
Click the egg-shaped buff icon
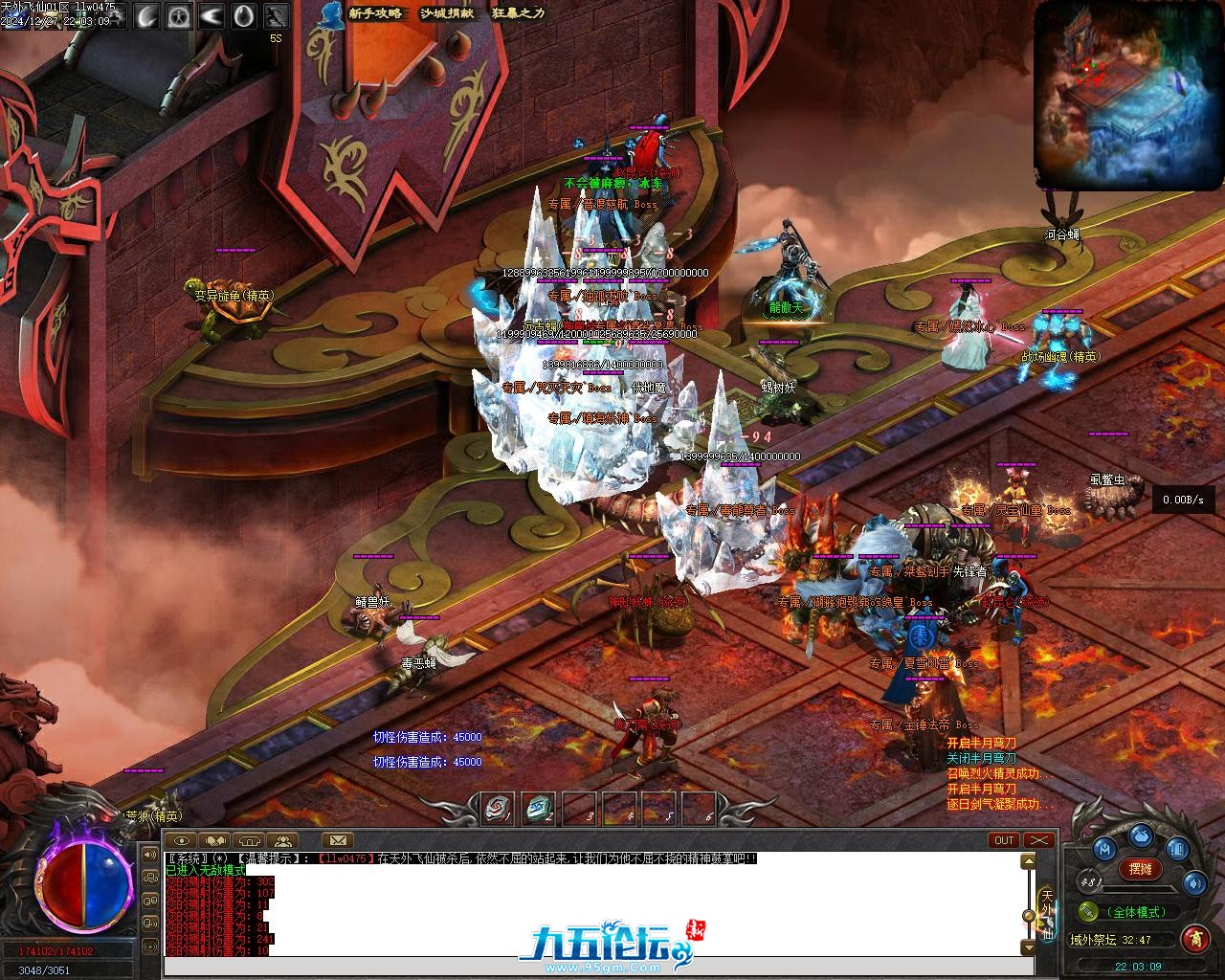coord(244,15)
